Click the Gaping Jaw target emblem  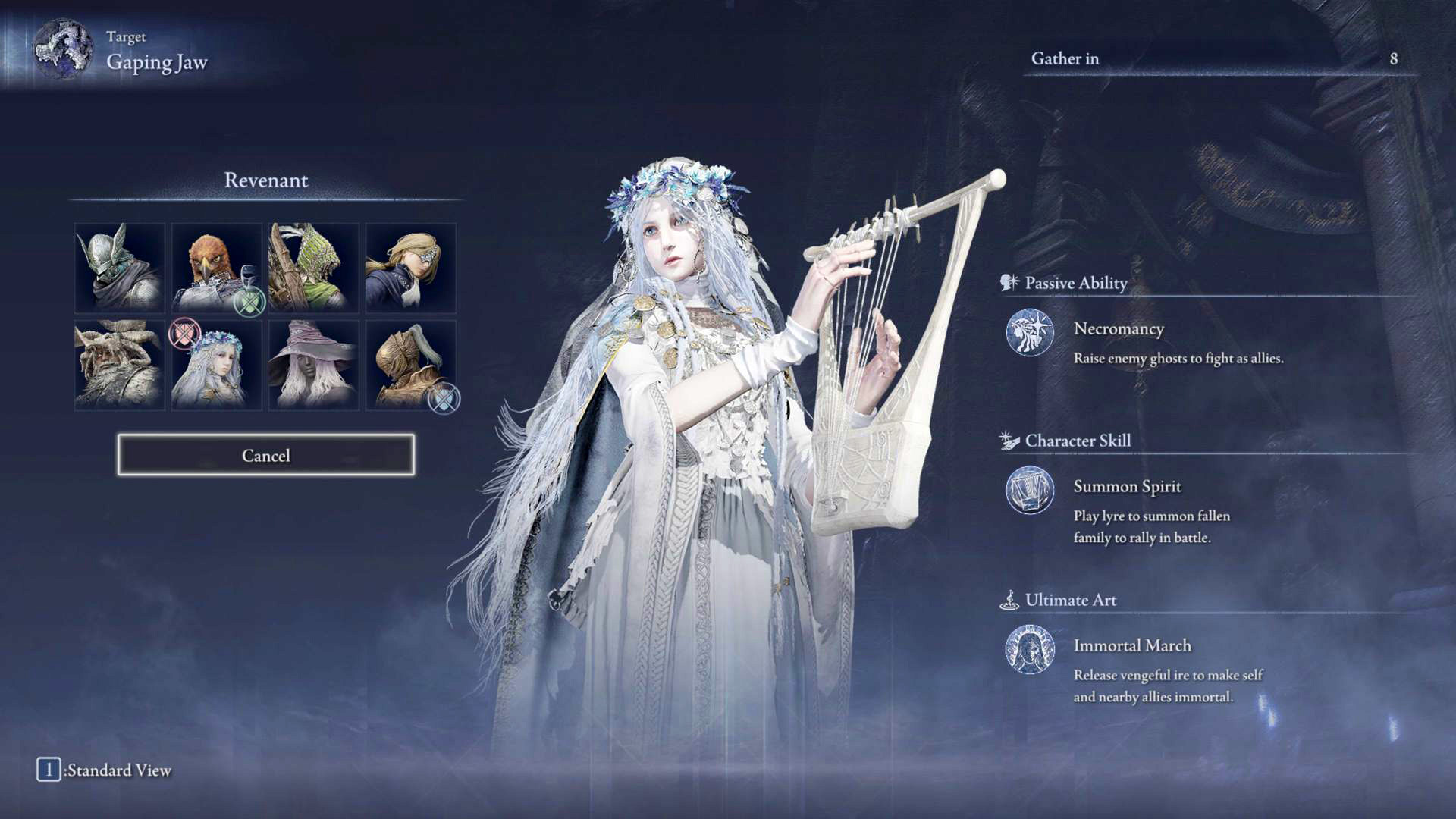point(63,49)
